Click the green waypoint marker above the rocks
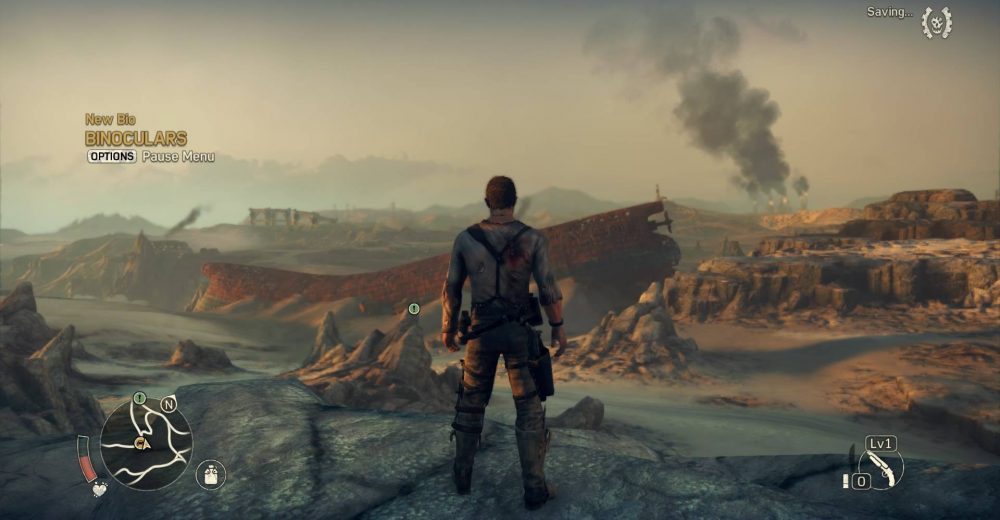The image size is (1000, 520). pos(413,309)
